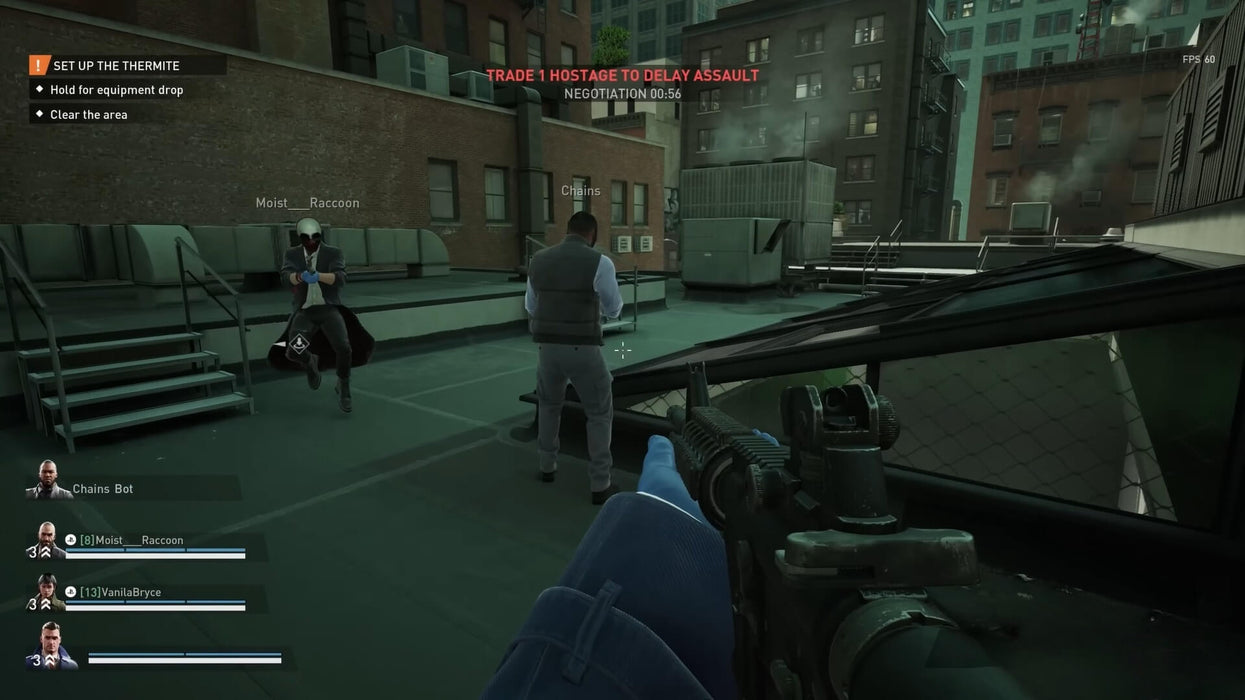The width and height of the screenshot is (1245, 700).
Task: Click the orange exclamation objective icon
Action: (x=39, y=66)
